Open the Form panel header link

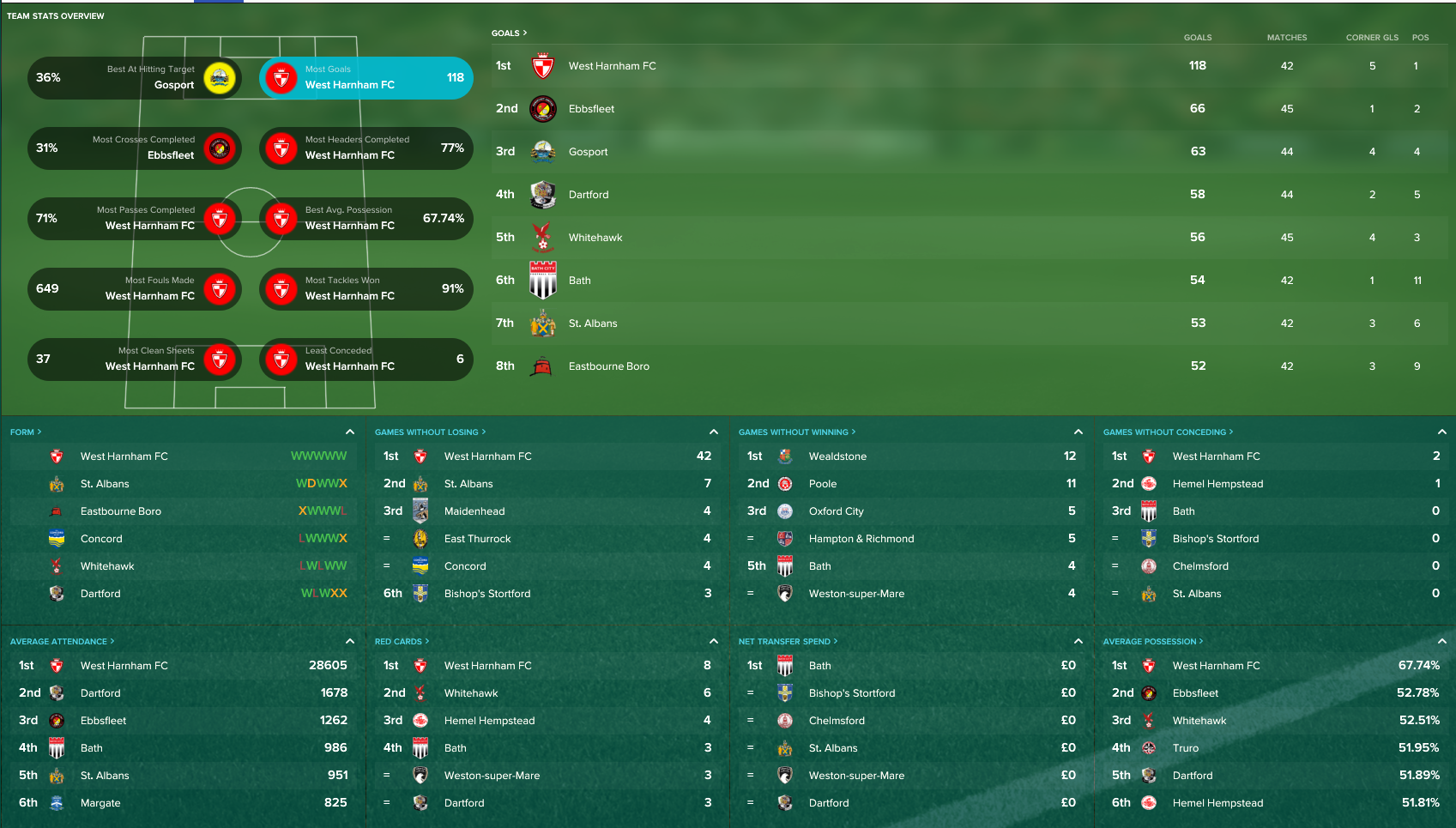[26, 432]
